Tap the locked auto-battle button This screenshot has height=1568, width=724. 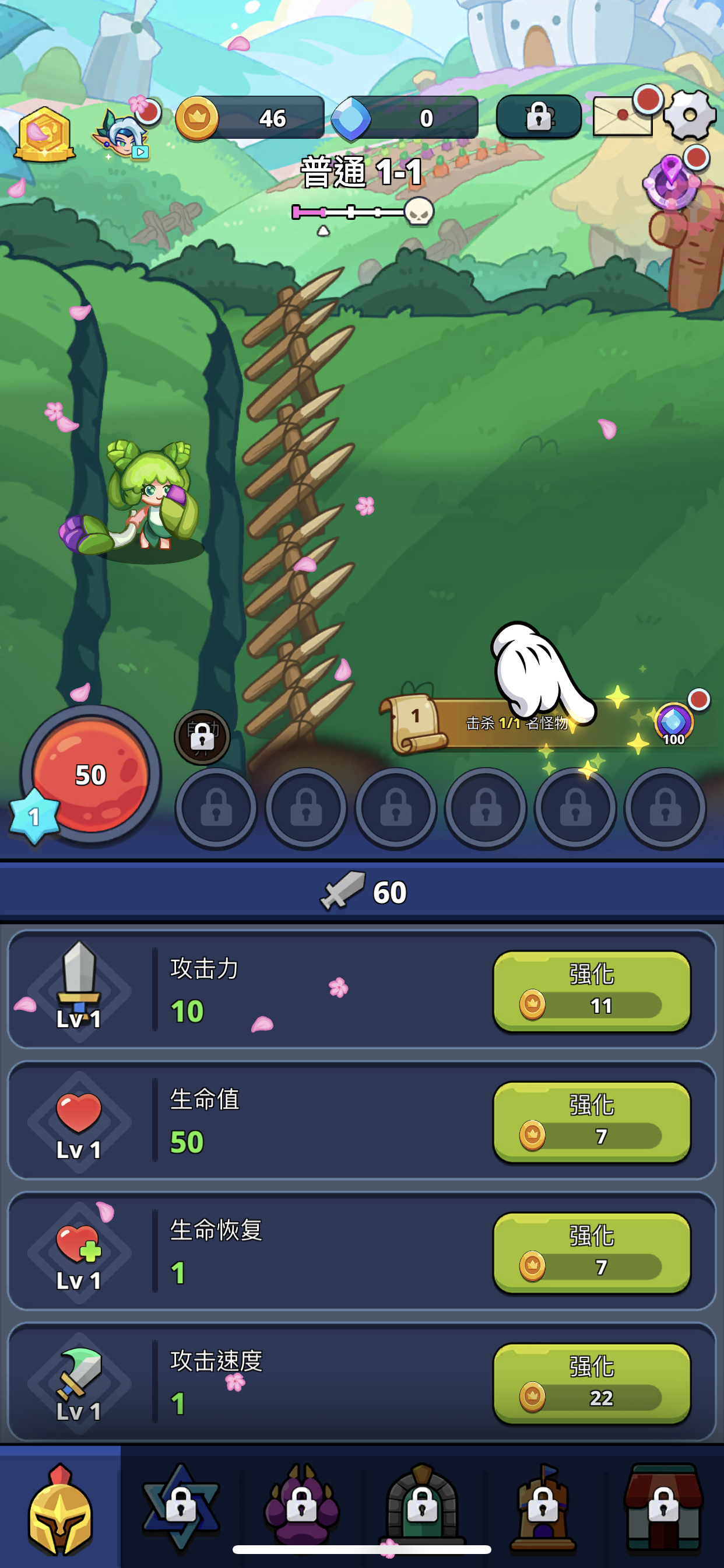point(202,737)
